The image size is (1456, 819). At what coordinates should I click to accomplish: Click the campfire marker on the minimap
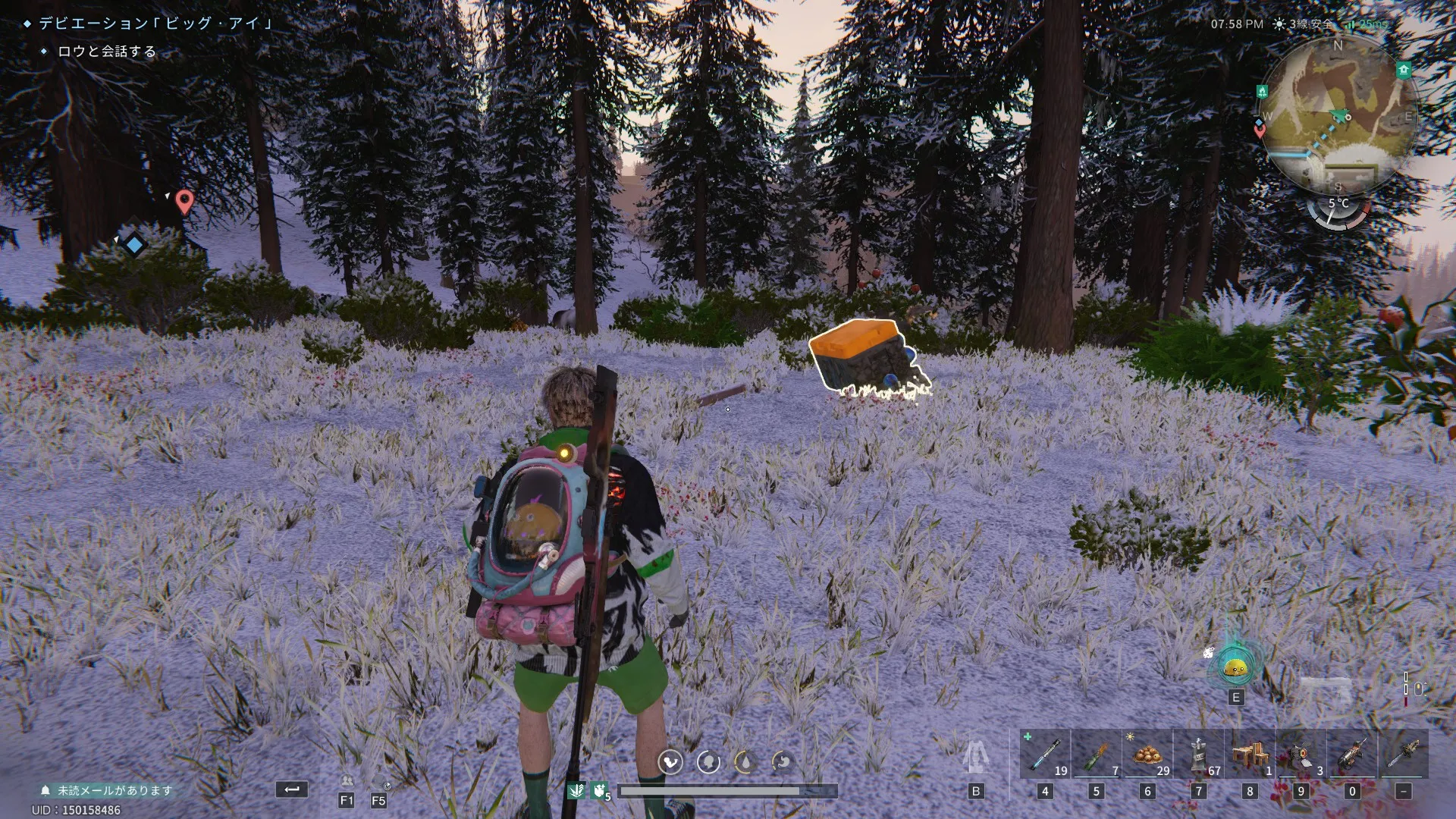(1262, 92)
